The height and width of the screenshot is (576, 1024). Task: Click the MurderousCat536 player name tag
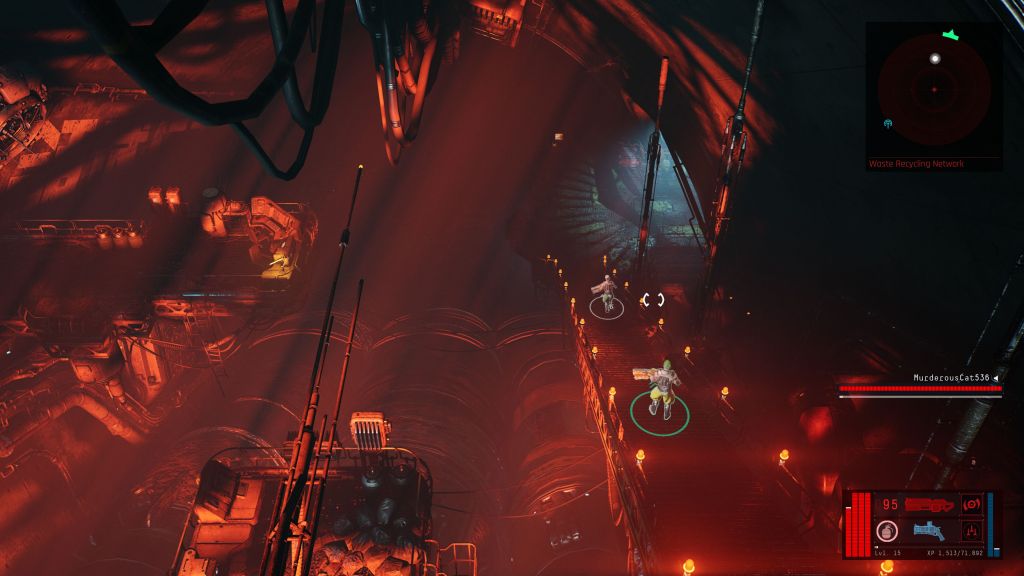point(951,378)
